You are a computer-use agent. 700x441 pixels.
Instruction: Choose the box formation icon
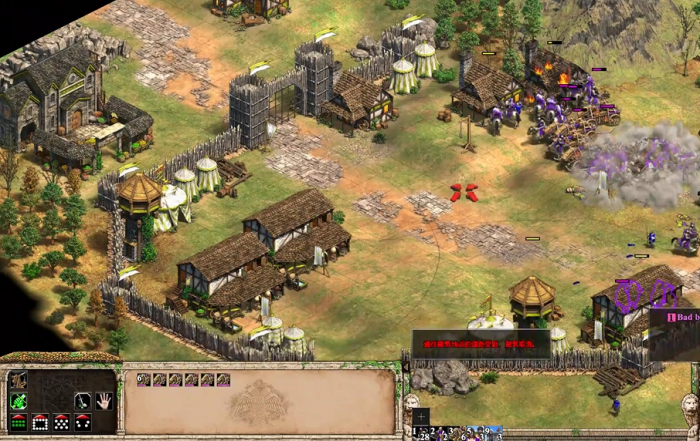click(x=40, y=423)
